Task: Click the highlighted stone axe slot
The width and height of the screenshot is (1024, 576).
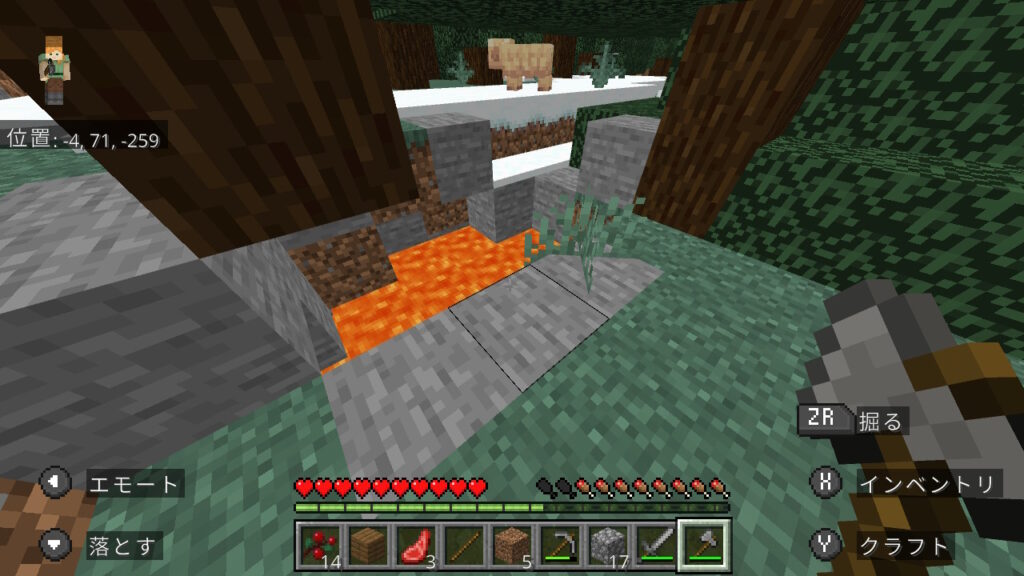Action: click(x=704, y=545)
